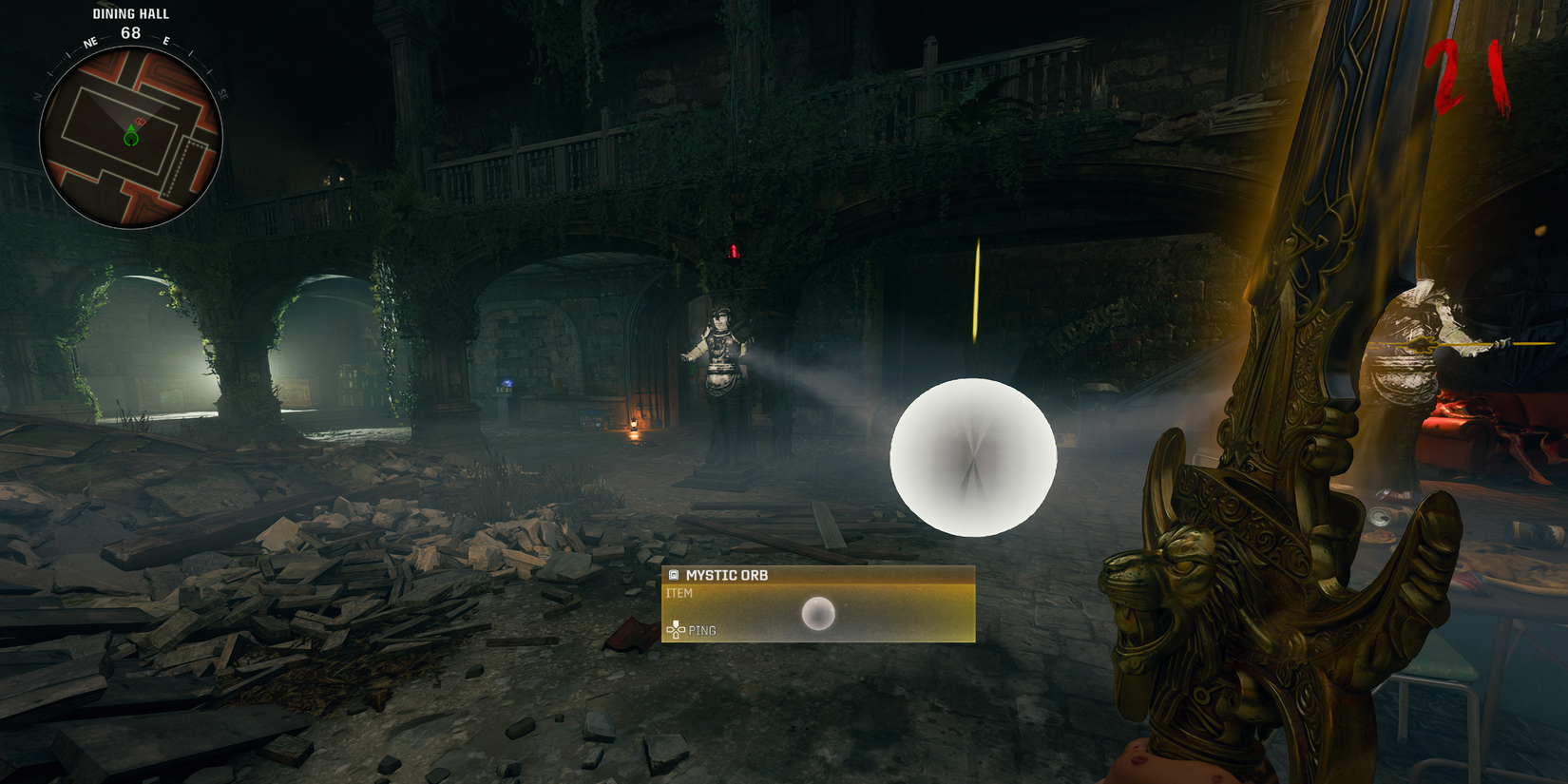
Task: Click the red objective icon on the minimap
Action: [141, 121]
